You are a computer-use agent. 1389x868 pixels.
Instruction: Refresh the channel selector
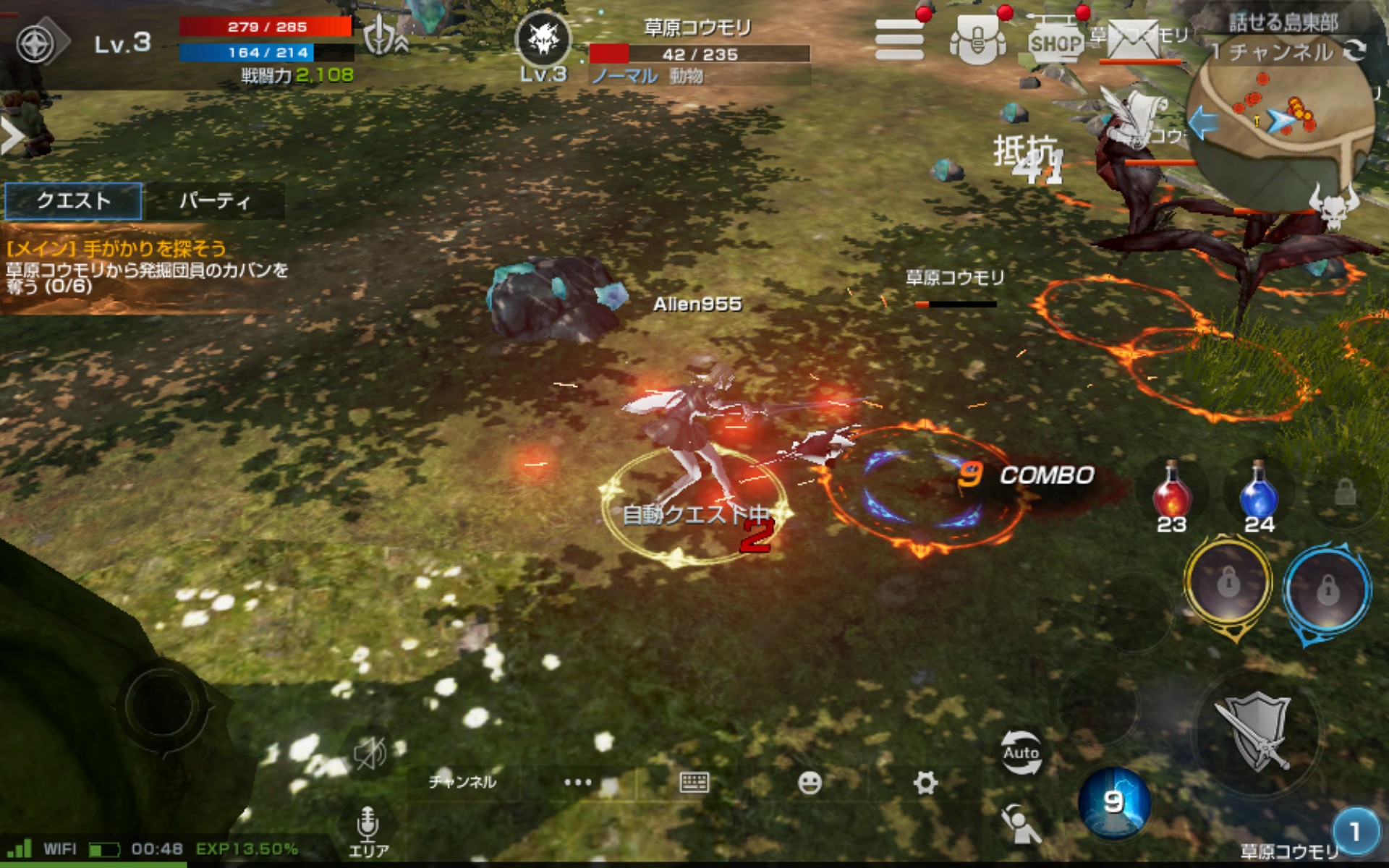(1354, 51)
